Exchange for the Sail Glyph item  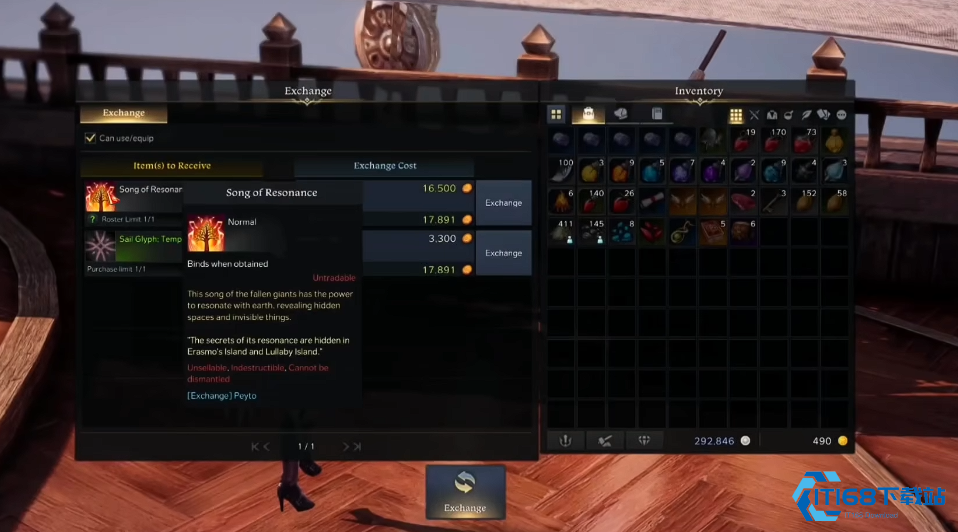tap(503, 253)
